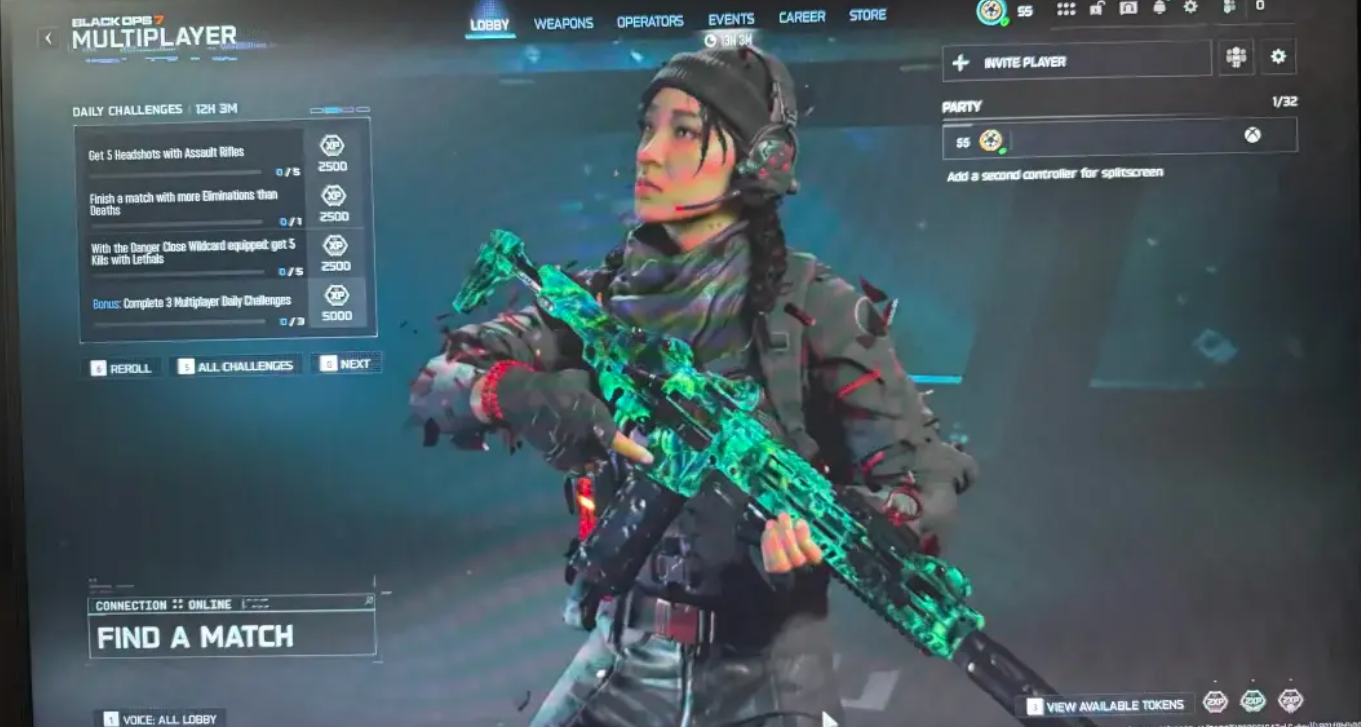The width and height of the screenshot is (1361, 727).
Task: Open the settings gear in the top bar
Action: [1190, 10]
